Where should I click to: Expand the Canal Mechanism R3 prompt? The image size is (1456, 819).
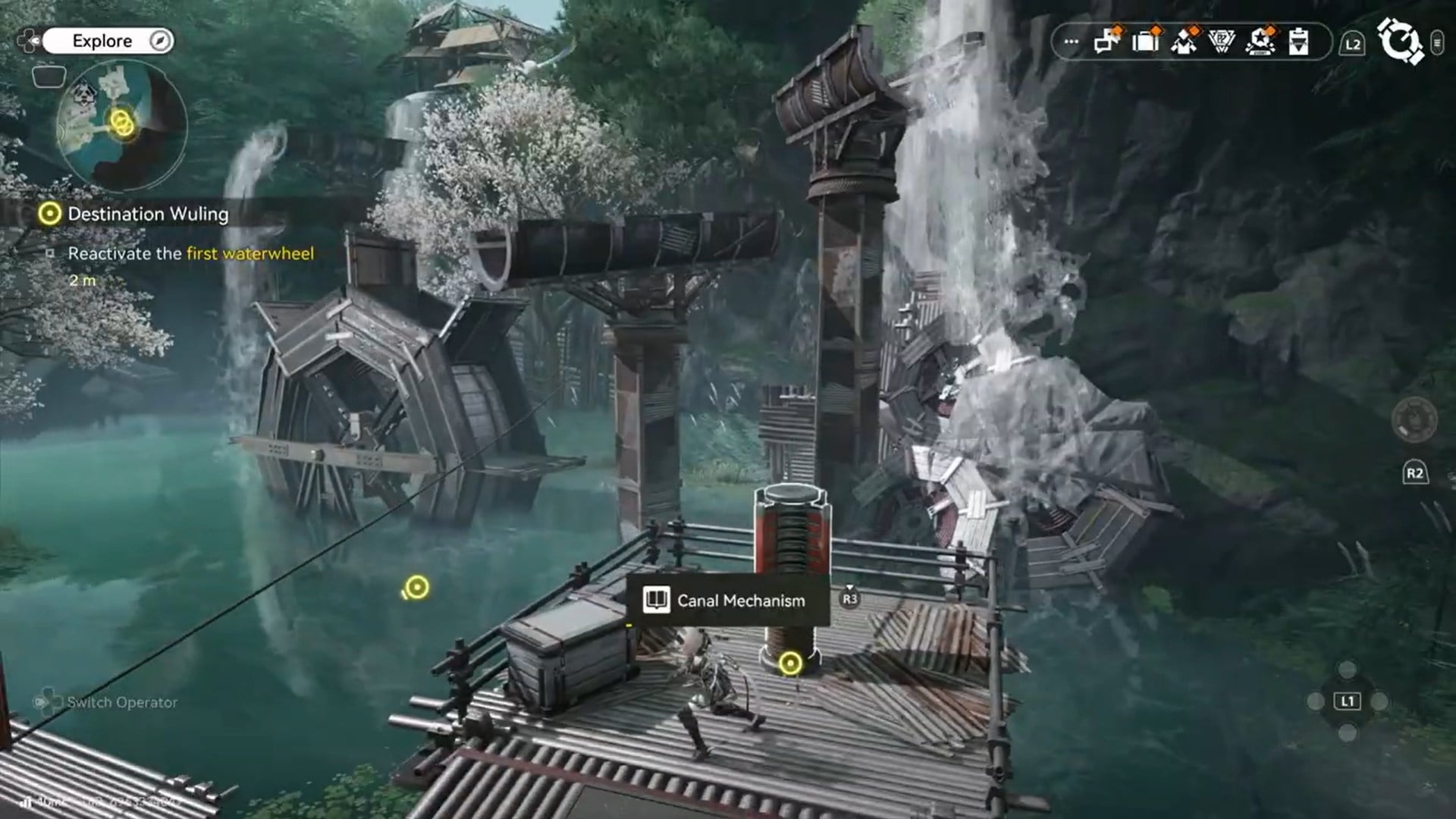[851, 599]
